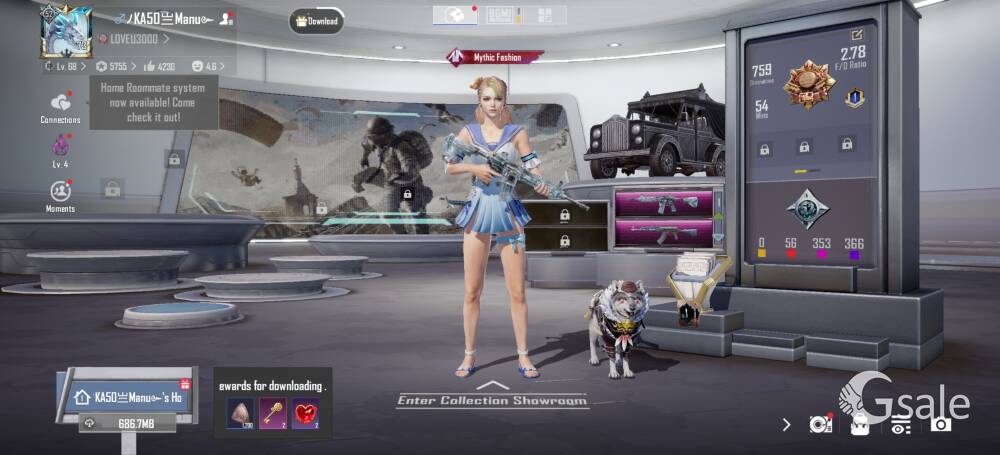The width and height of the screenshot is (1000, 455).
Task: Select the golden key download reward
Action: tap(272, 412)
